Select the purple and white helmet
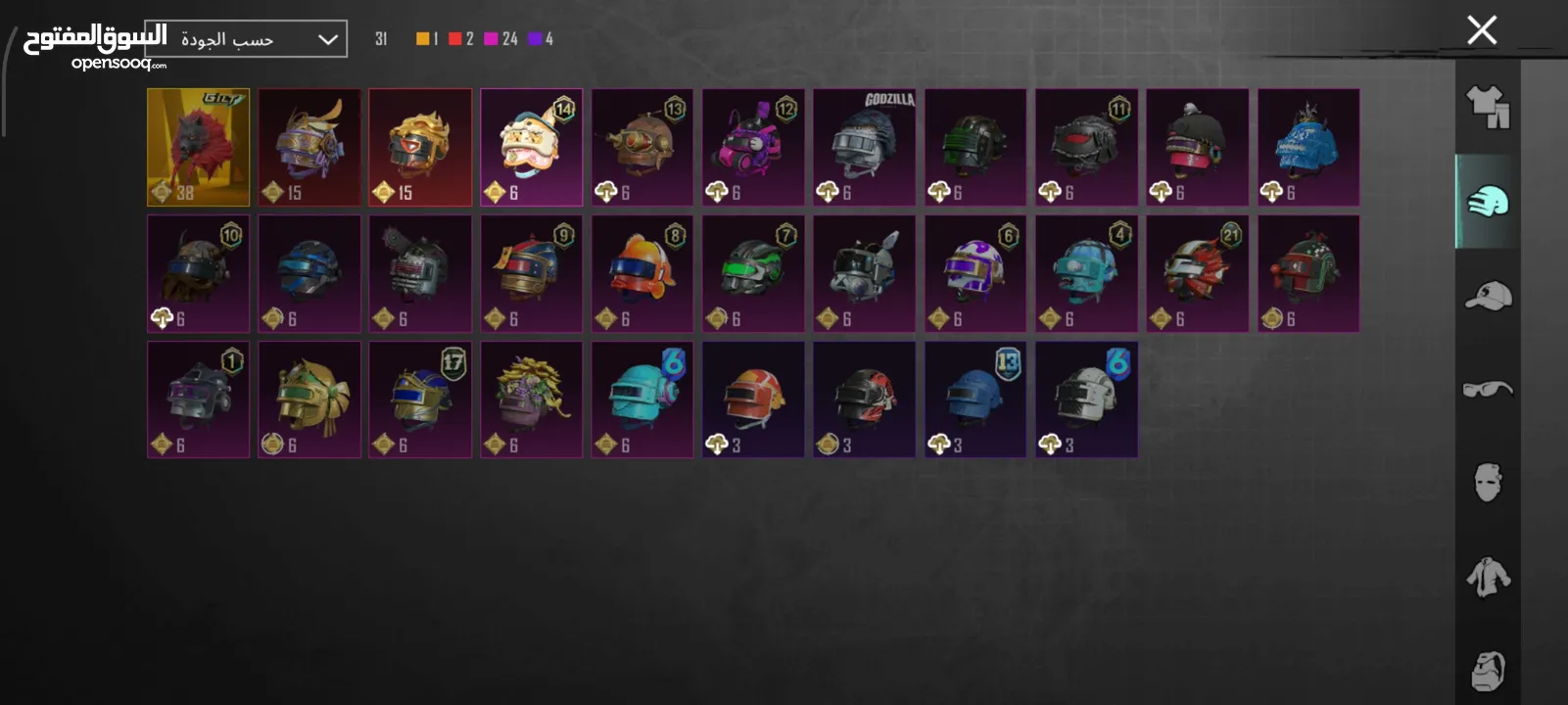Image resolution: width=1568 pixels, height=705 pixels. [975, 273]
